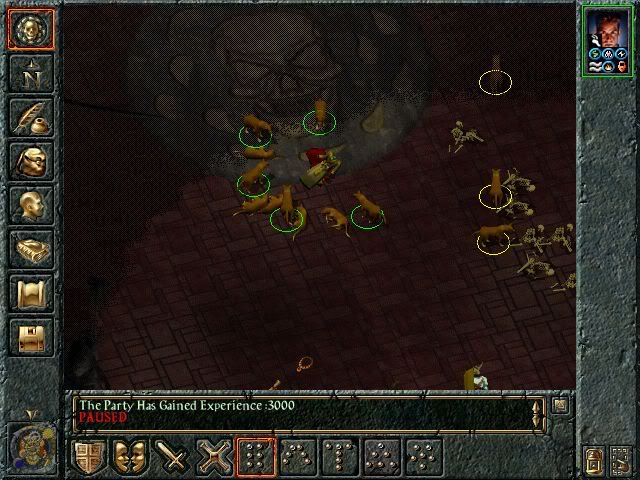The image size is (640, 480).
Task: Select the highlighted two-column formation
Action: (257, 458)
